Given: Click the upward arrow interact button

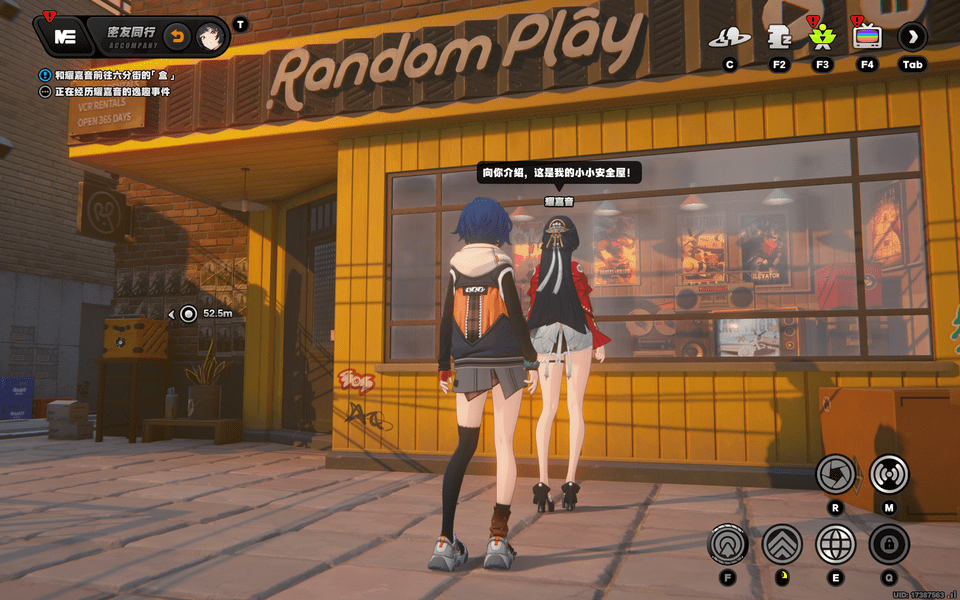Looking at the screenshot, I should click(x=728, y=544).
